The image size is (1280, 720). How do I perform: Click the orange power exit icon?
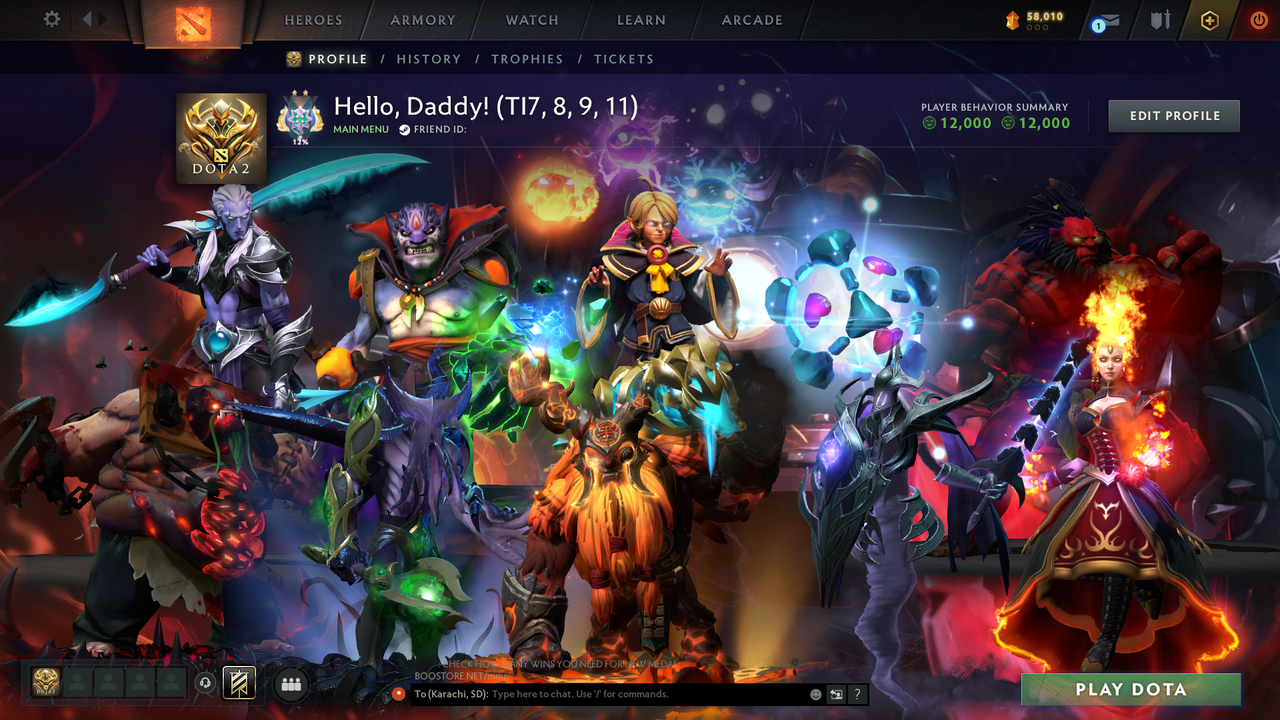pyautogui.click(x=1257, y=18)
